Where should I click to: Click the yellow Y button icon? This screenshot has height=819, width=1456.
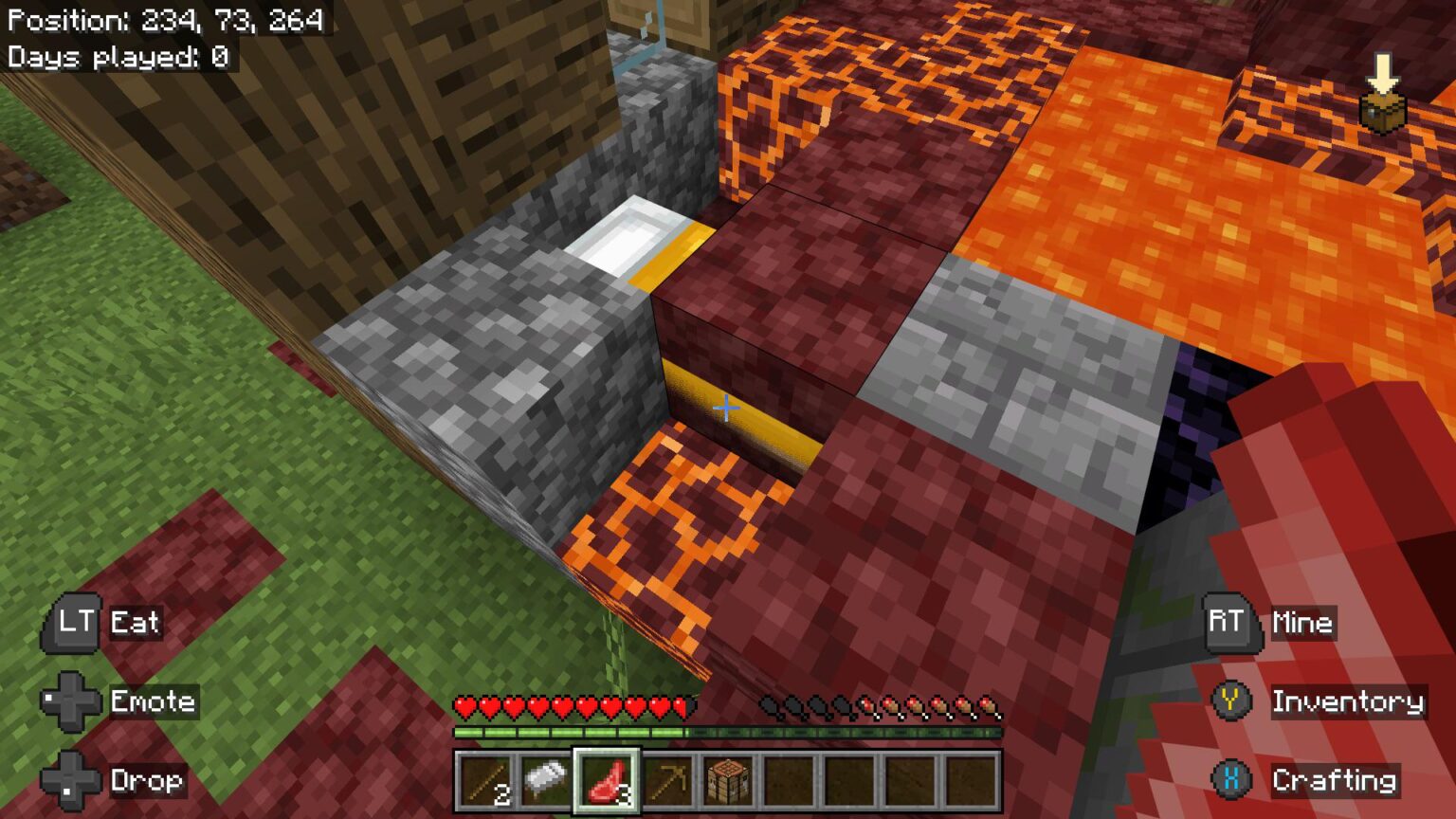pyautogui.click(x=1229, y=702)
